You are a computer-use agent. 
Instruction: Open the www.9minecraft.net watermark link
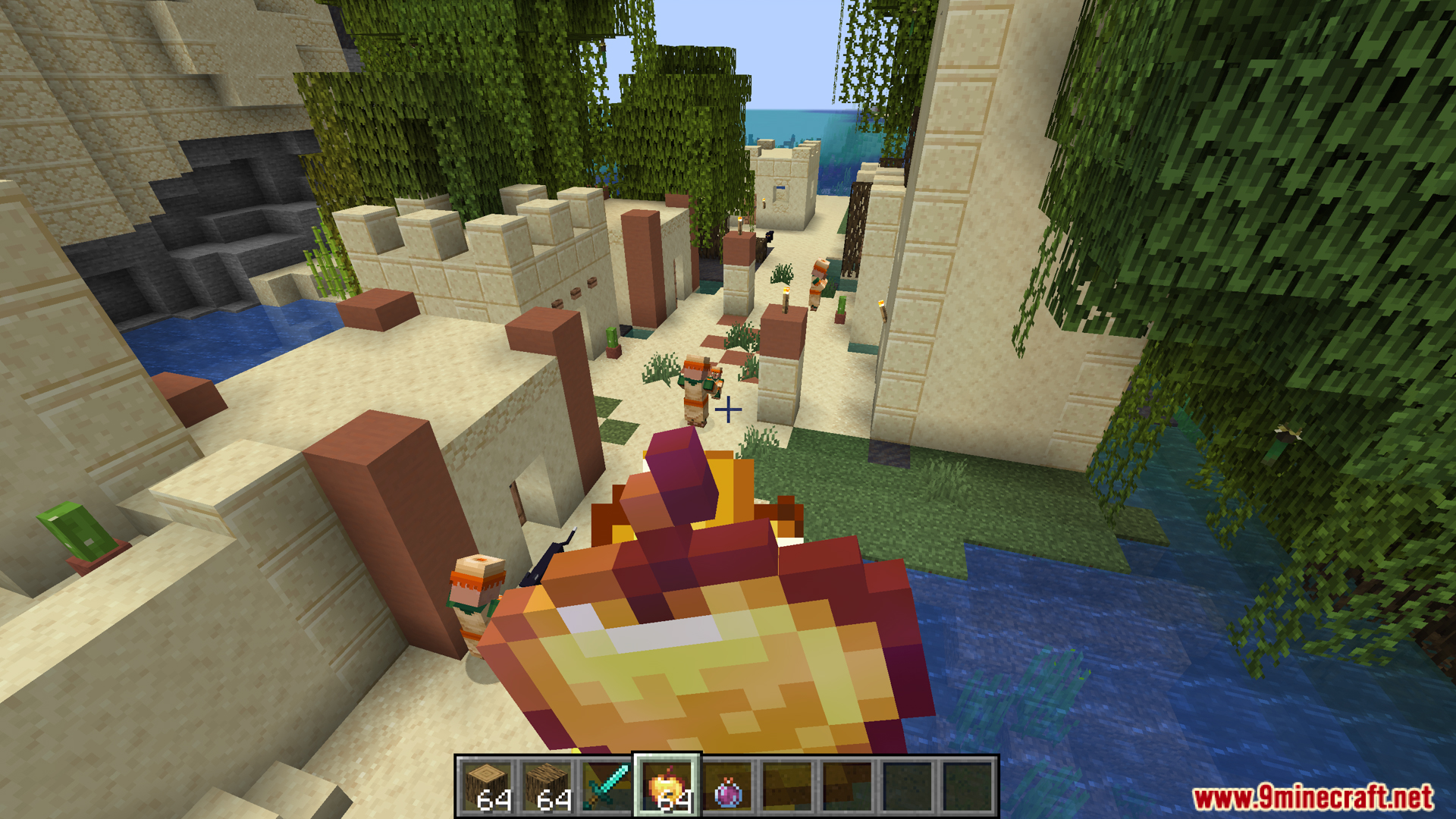point(1312,797)
